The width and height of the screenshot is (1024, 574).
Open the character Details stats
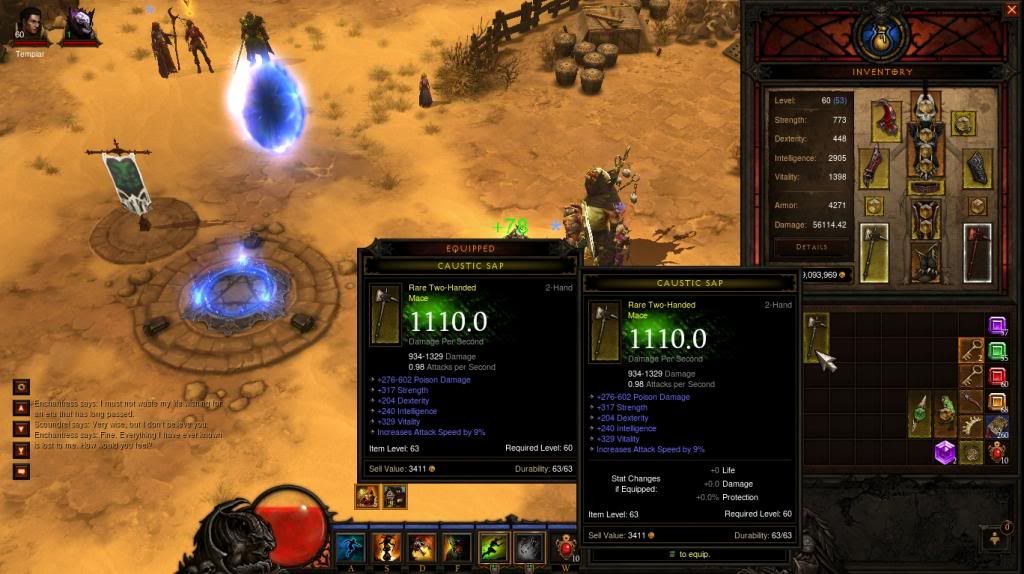[x=811, y=246]
